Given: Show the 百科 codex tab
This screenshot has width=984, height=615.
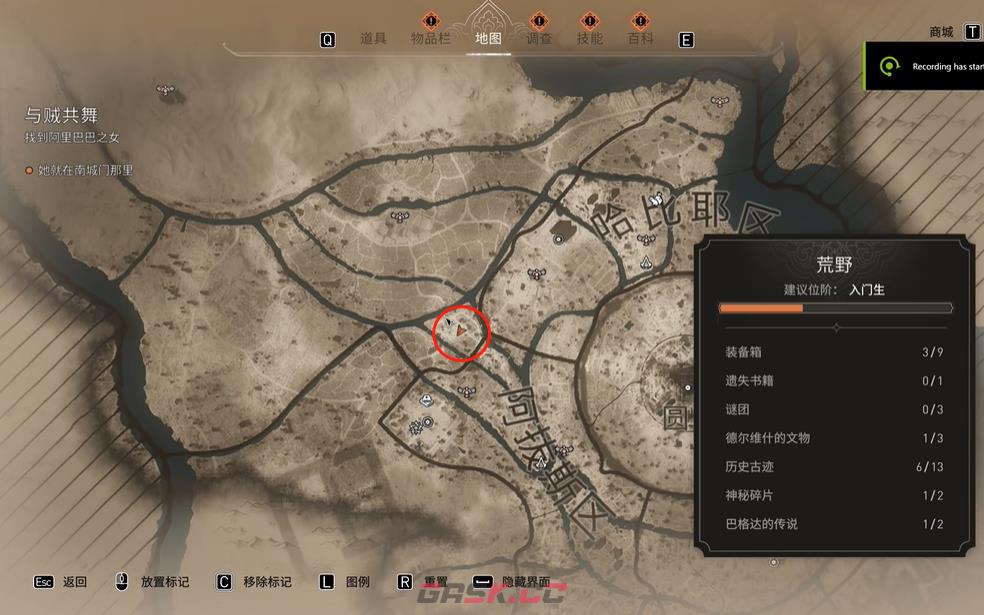Looking at the screenshot, I should click(640, 39).
